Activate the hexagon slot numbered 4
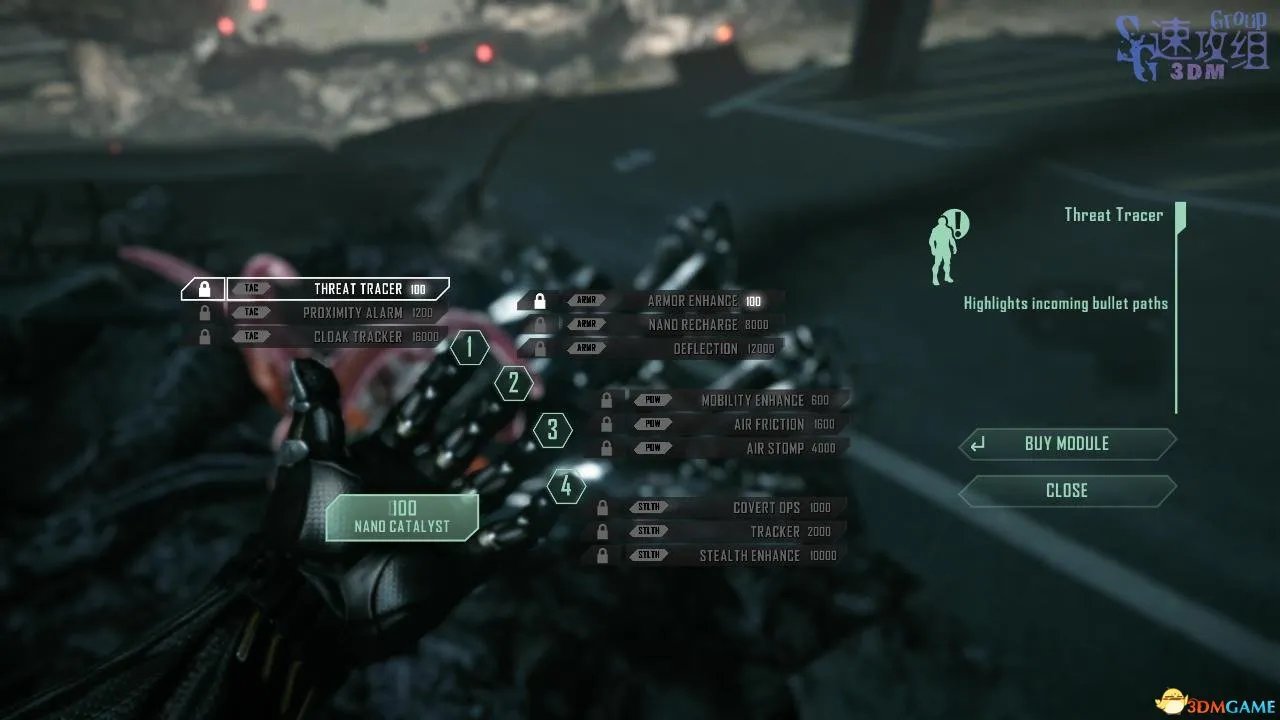 tap(566, 487)
